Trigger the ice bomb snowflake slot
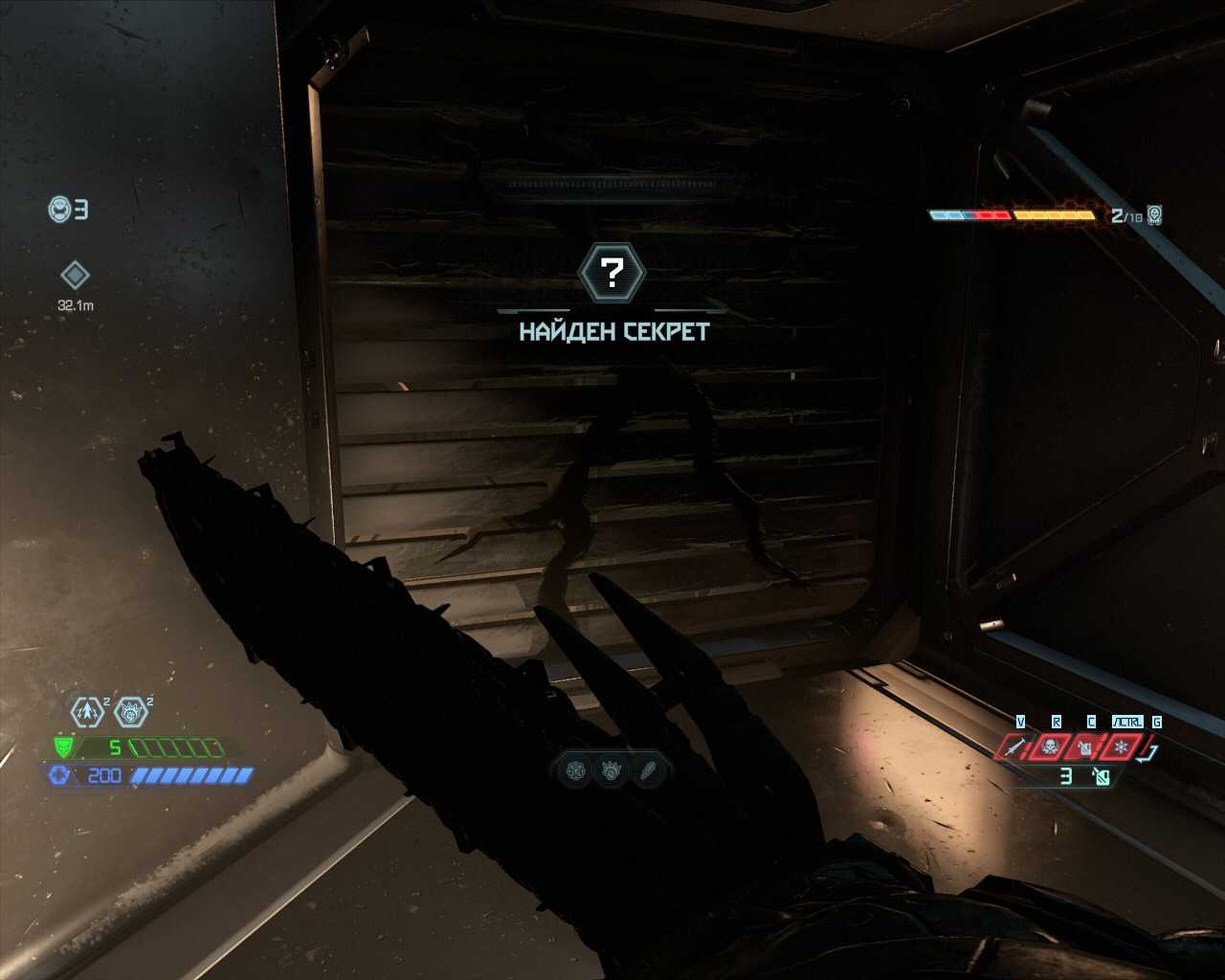 click(1121, 746)
